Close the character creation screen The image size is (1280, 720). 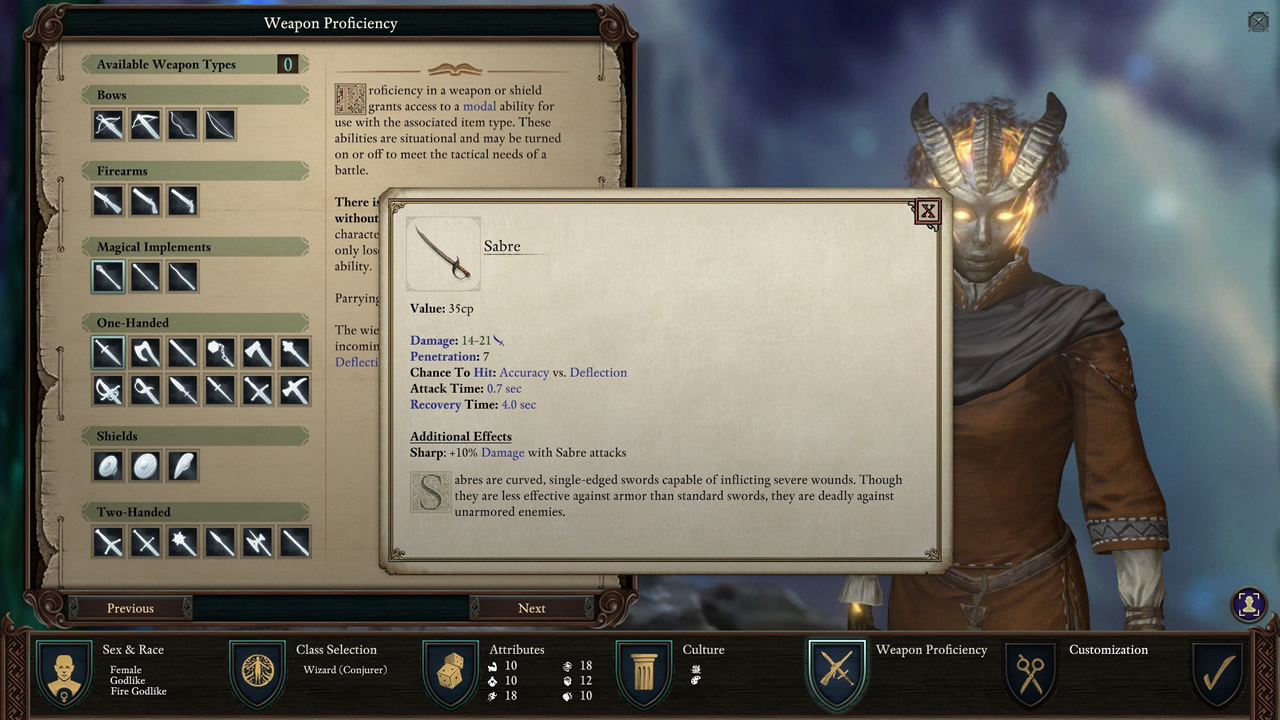pyautogui.click(x=1258, y=21)
